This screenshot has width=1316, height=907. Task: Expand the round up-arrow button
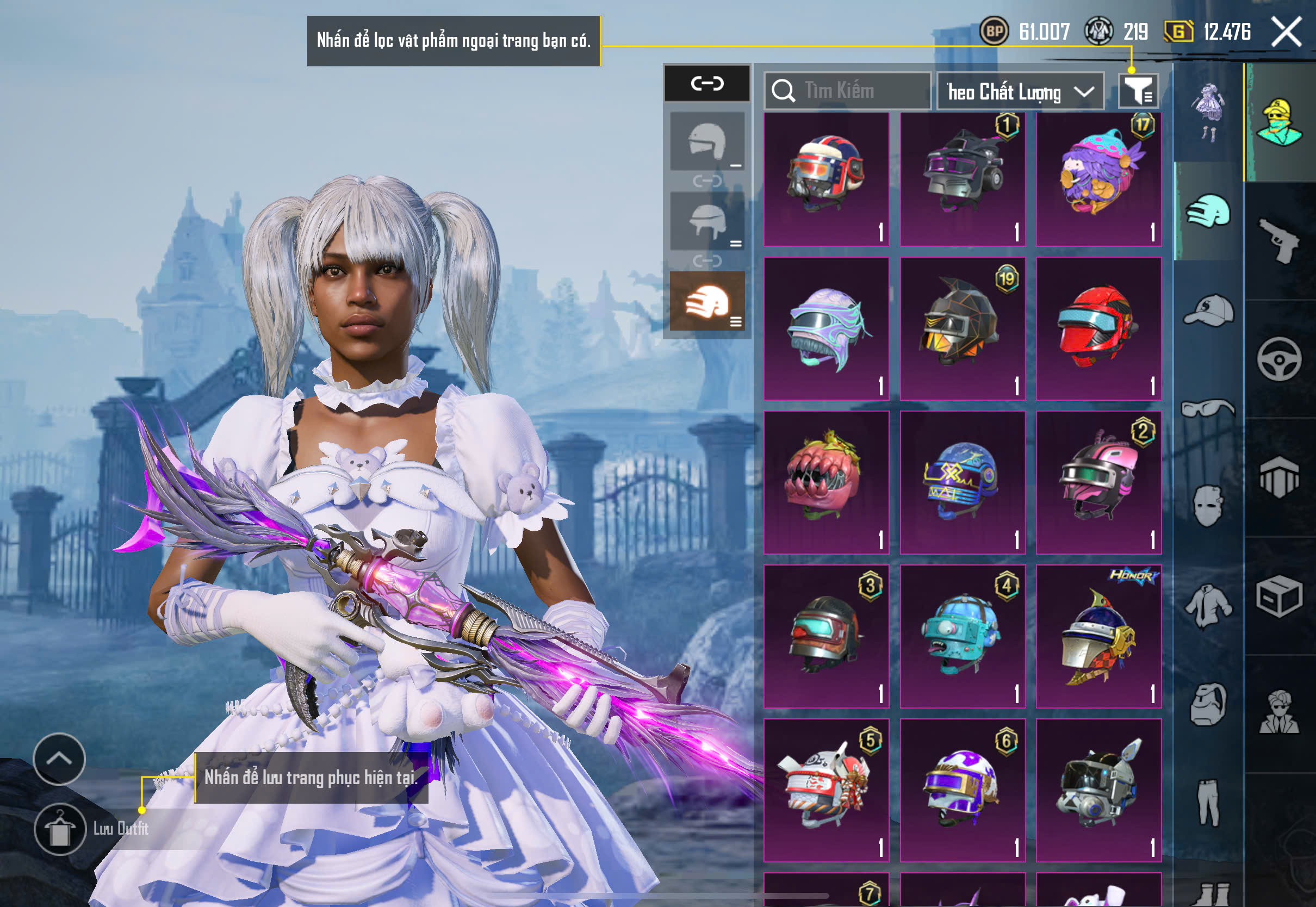59,759
